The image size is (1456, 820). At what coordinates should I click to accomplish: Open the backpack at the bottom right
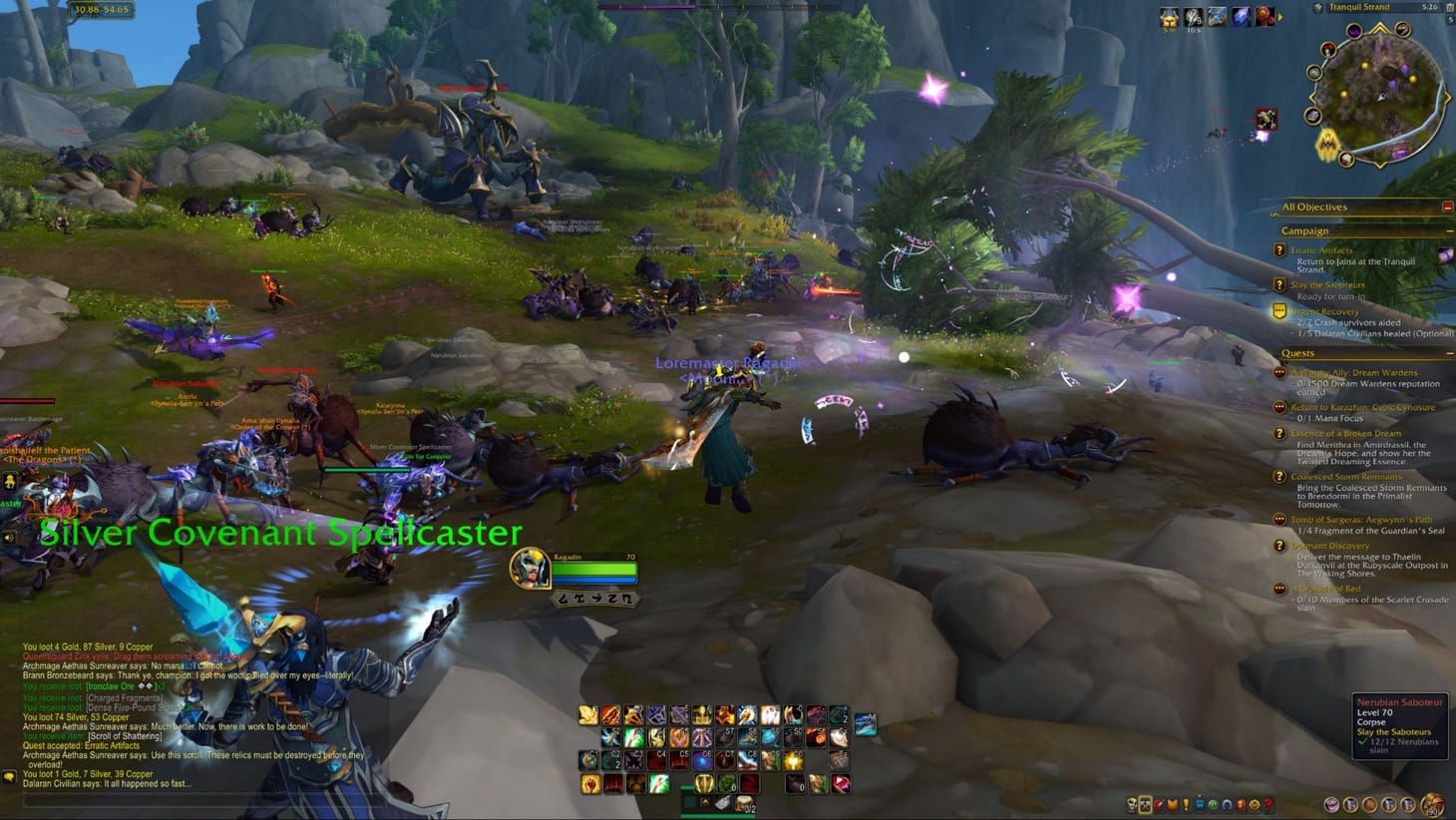tap(1433, 803)
